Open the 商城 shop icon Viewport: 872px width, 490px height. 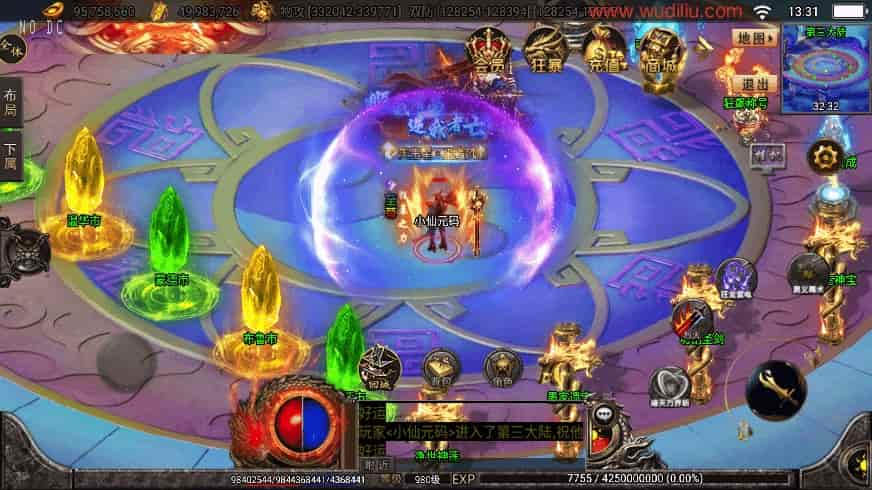coord(659,50)
